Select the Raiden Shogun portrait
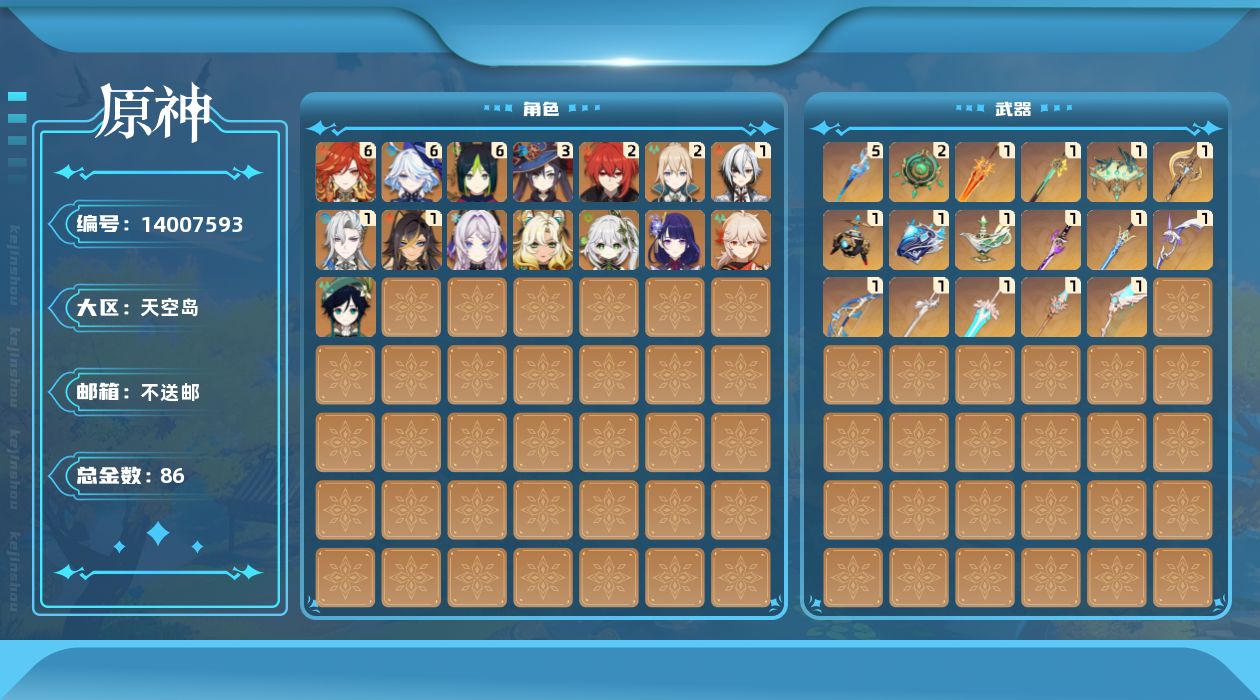1260x700 pixels. point(675,240)
